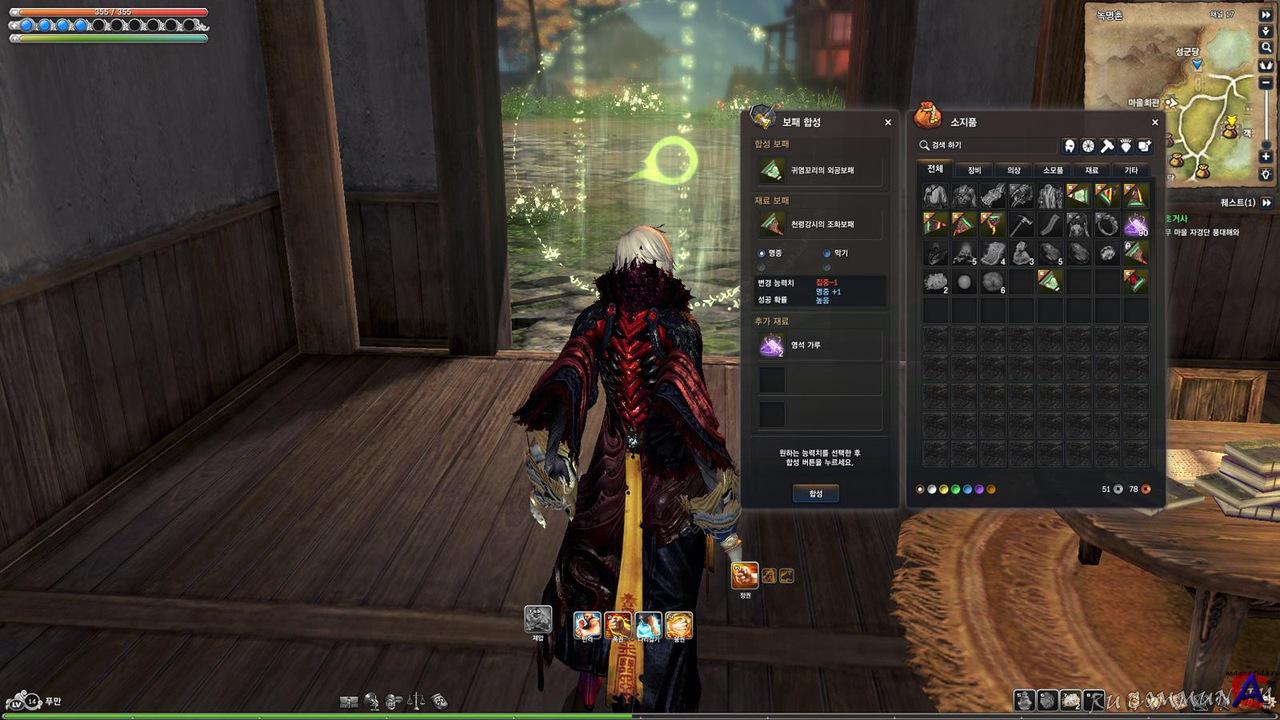Click the 합성 synthesize button
1280x720 pixels.
click(816, 493)
